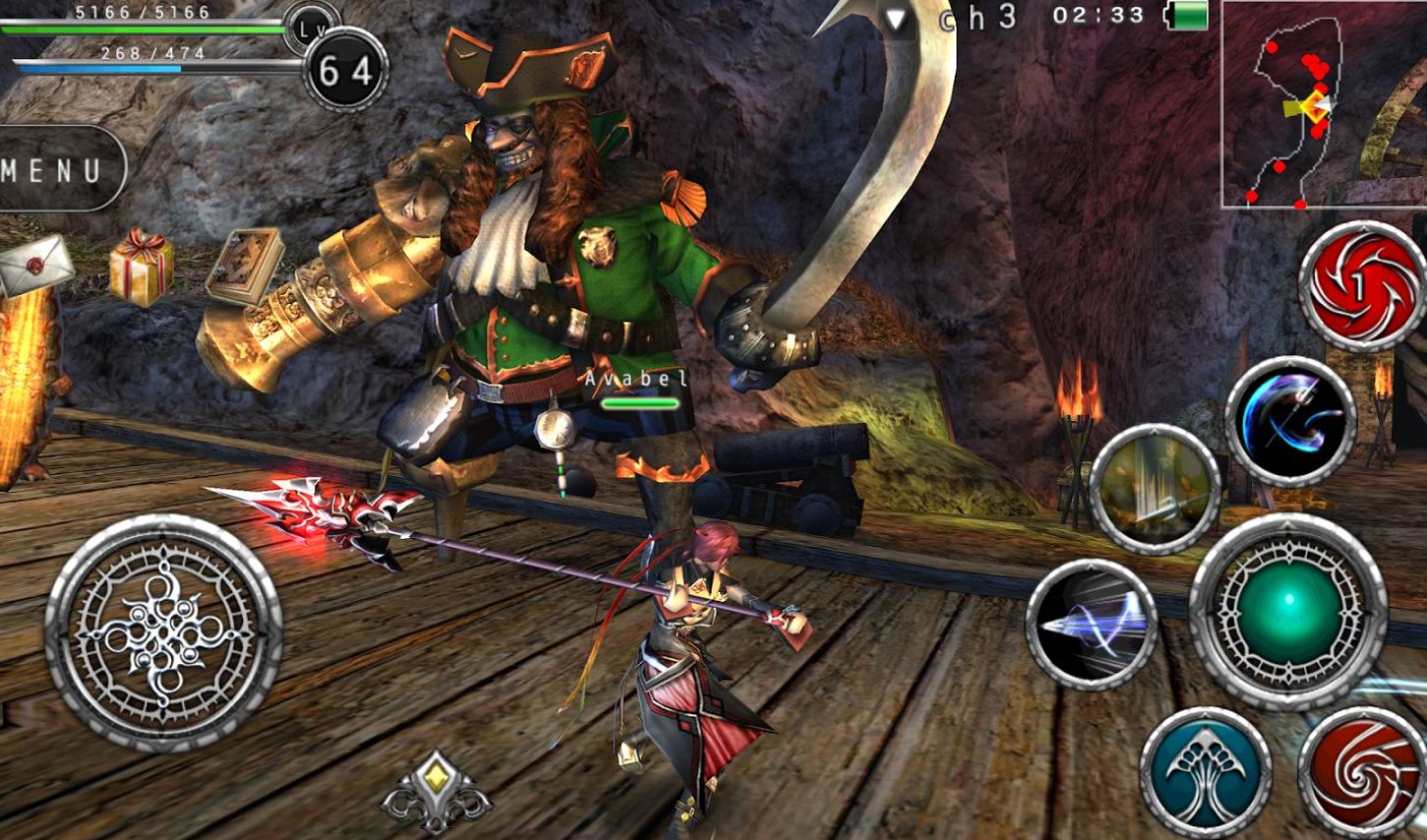Open the mail envelope icon
1427x840 pixels.
coord(35,264)
